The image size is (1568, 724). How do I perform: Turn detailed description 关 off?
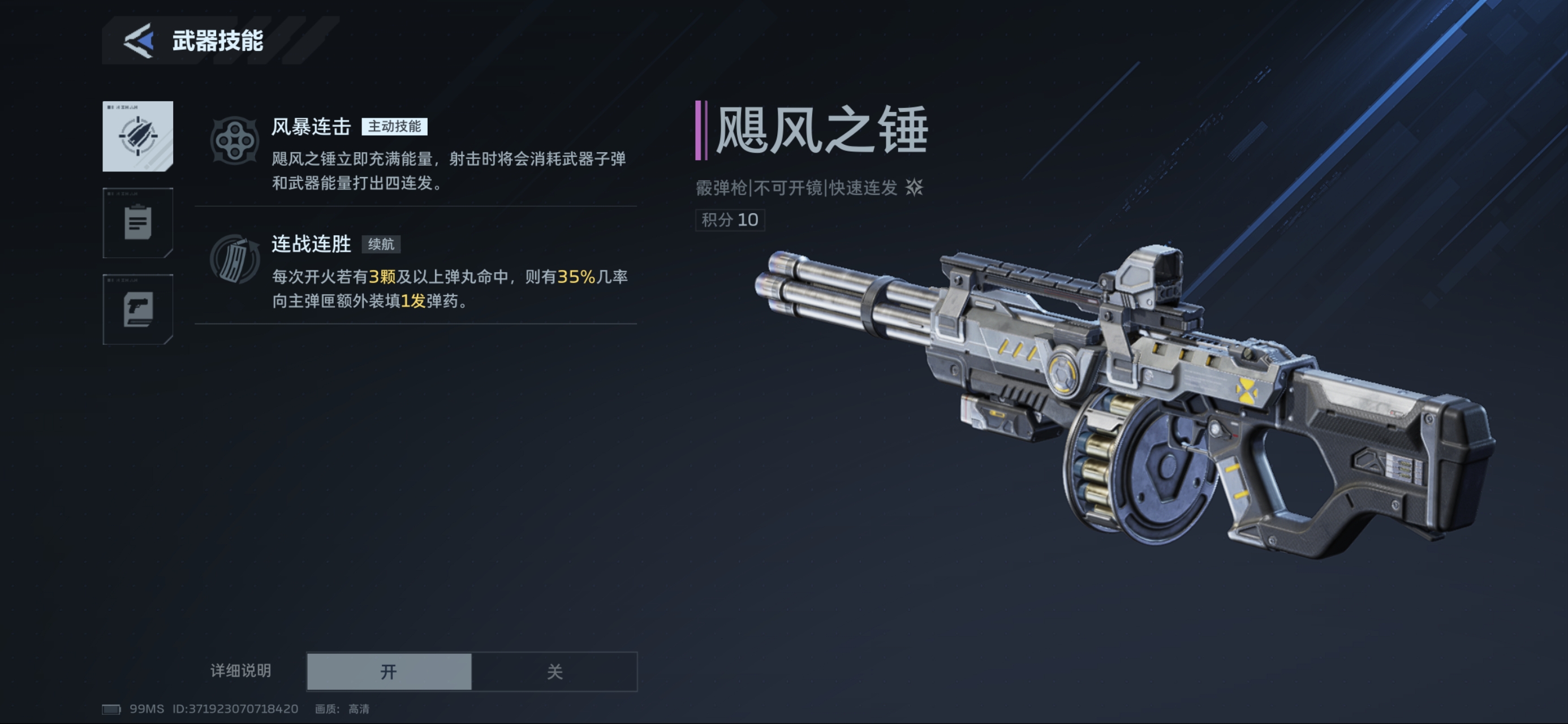[554, 671]
